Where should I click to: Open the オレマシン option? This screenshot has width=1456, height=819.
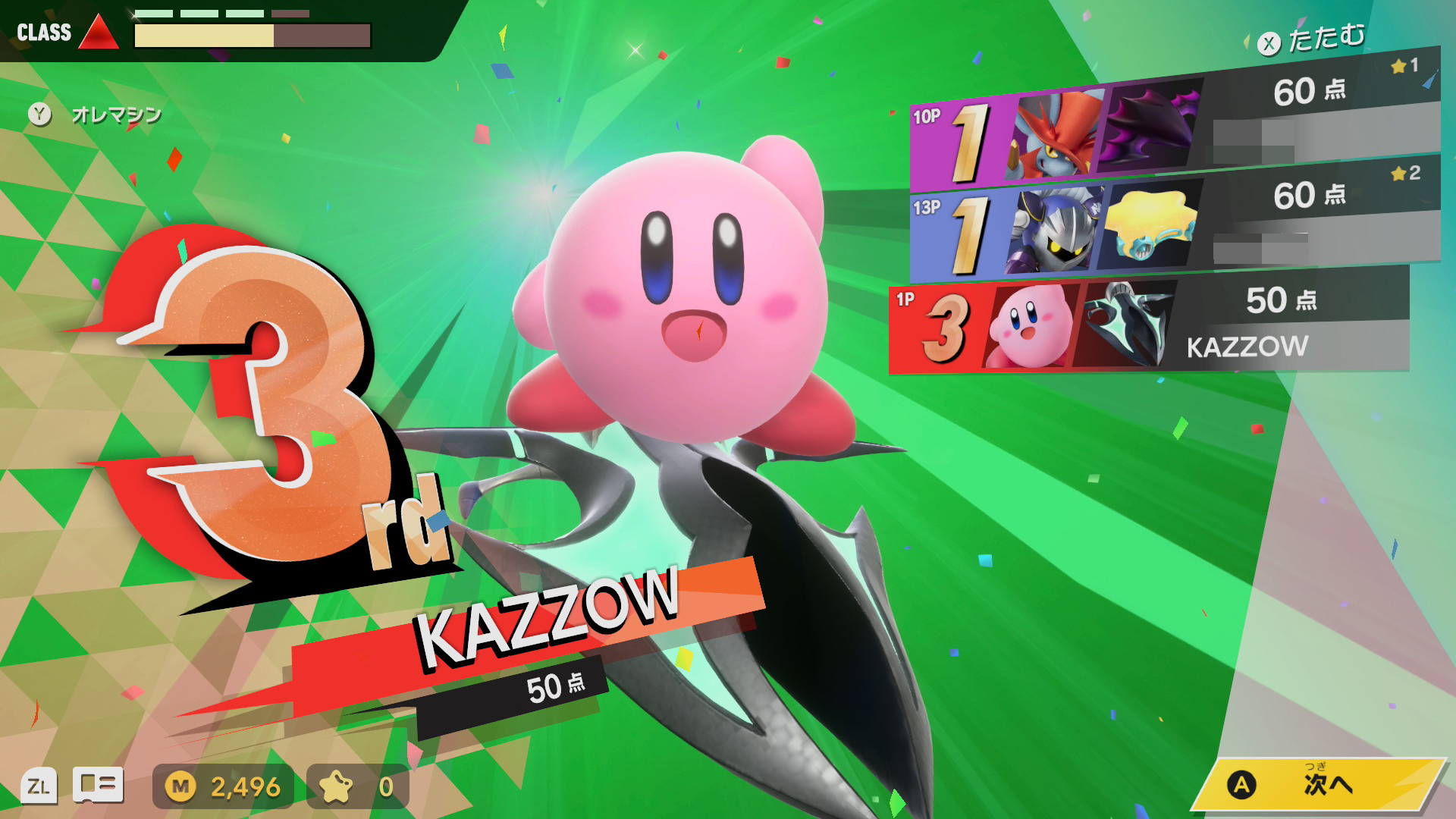(96, 115)
